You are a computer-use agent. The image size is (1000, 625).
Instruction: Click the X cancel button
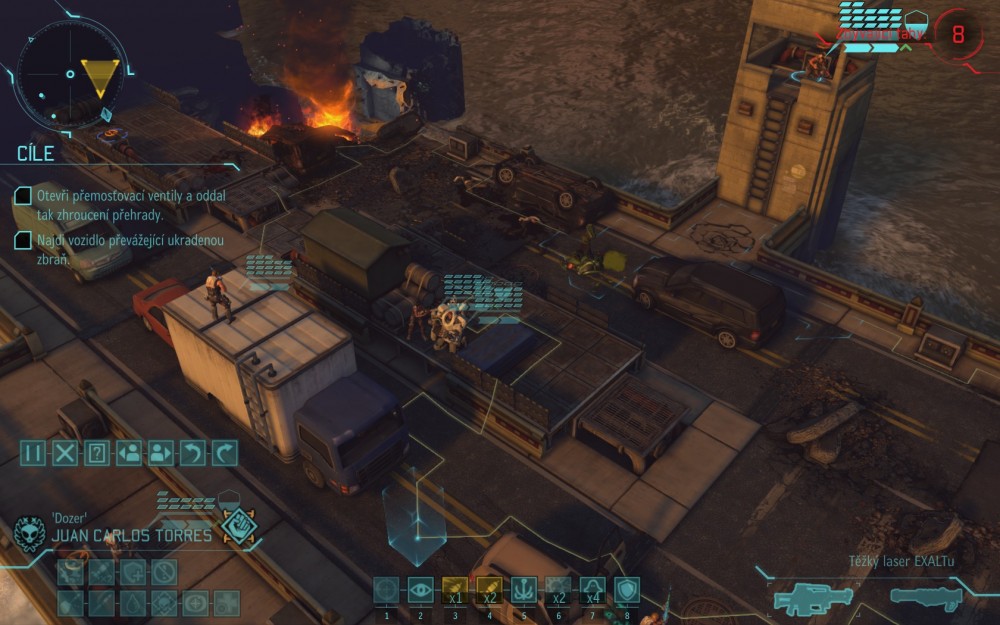(65, 453)
